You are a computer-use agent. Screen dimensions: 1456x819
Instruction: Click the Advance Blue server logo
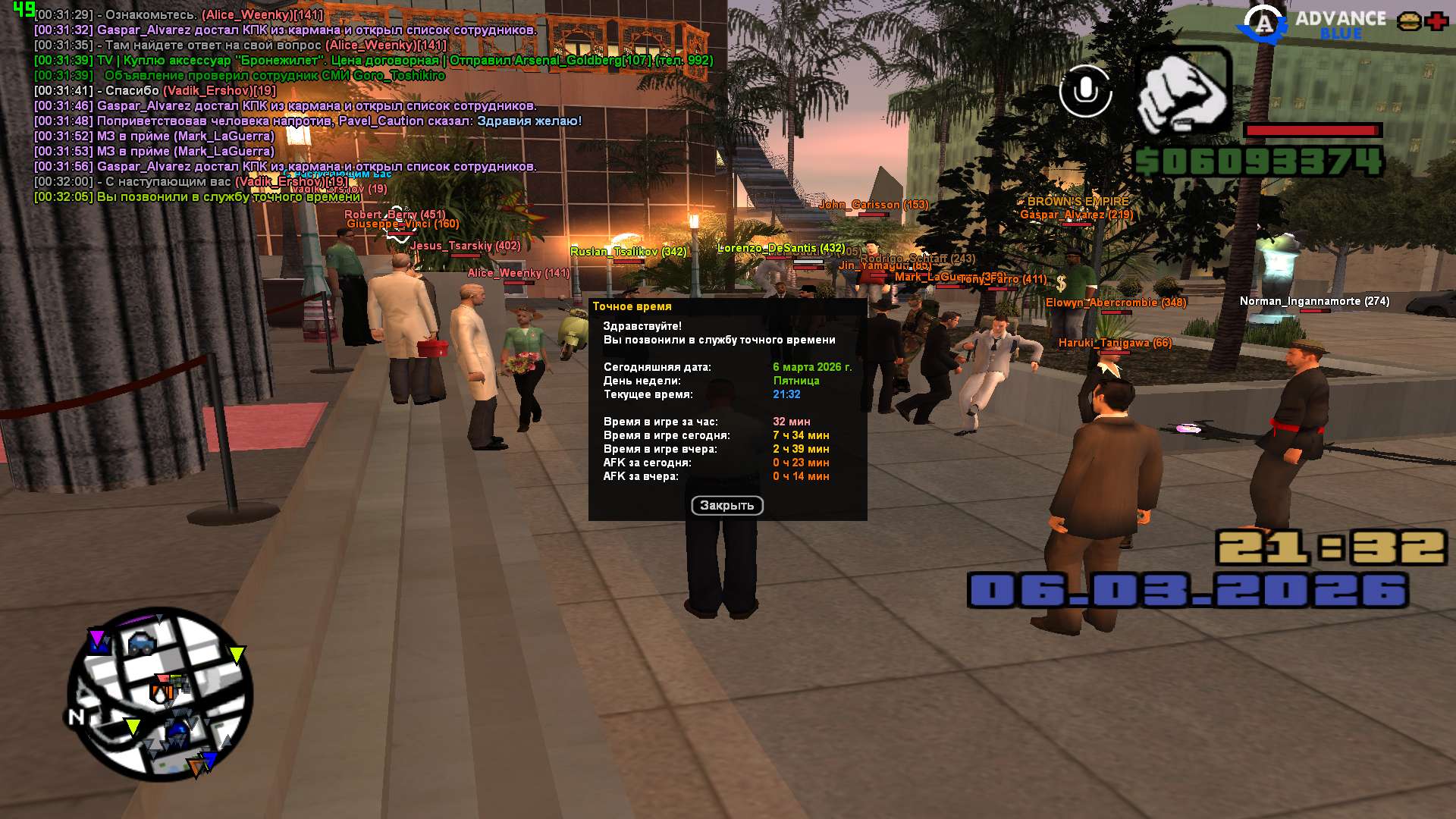pyautogui.click(x=1311, y=24)
